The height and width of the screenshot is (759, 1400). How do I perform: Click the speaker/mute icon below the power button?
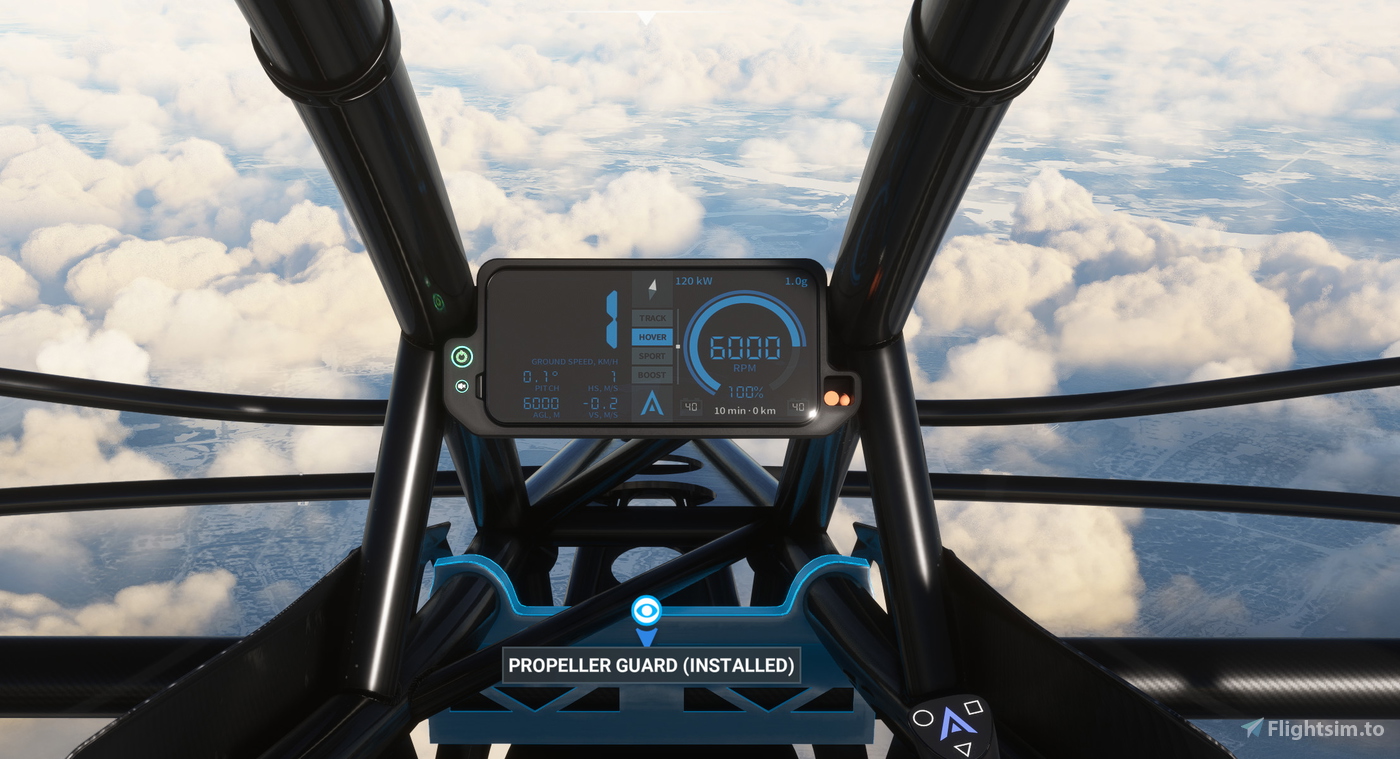[461, 387]
